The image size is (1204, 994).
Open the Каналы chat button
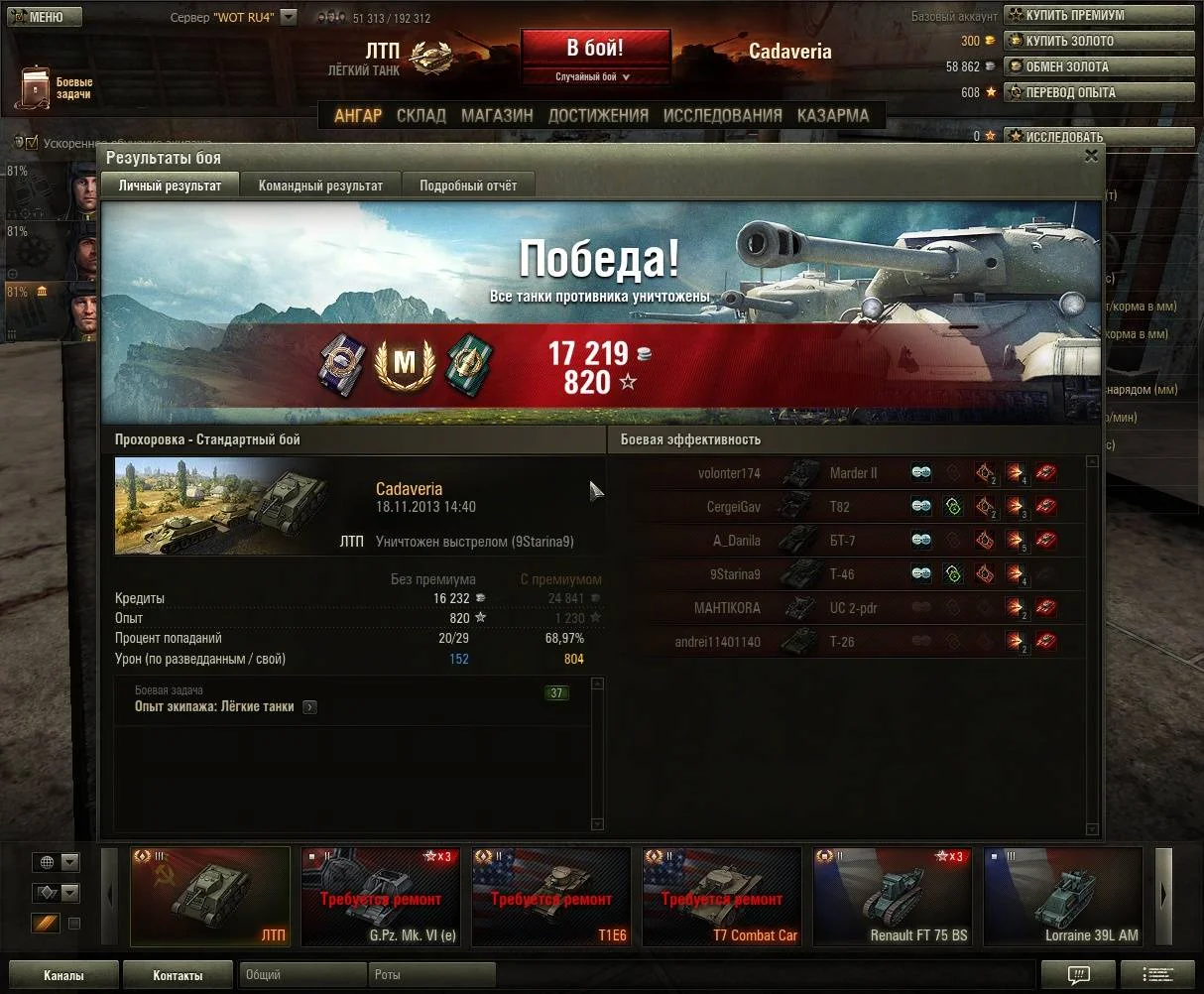pos(63,975)
